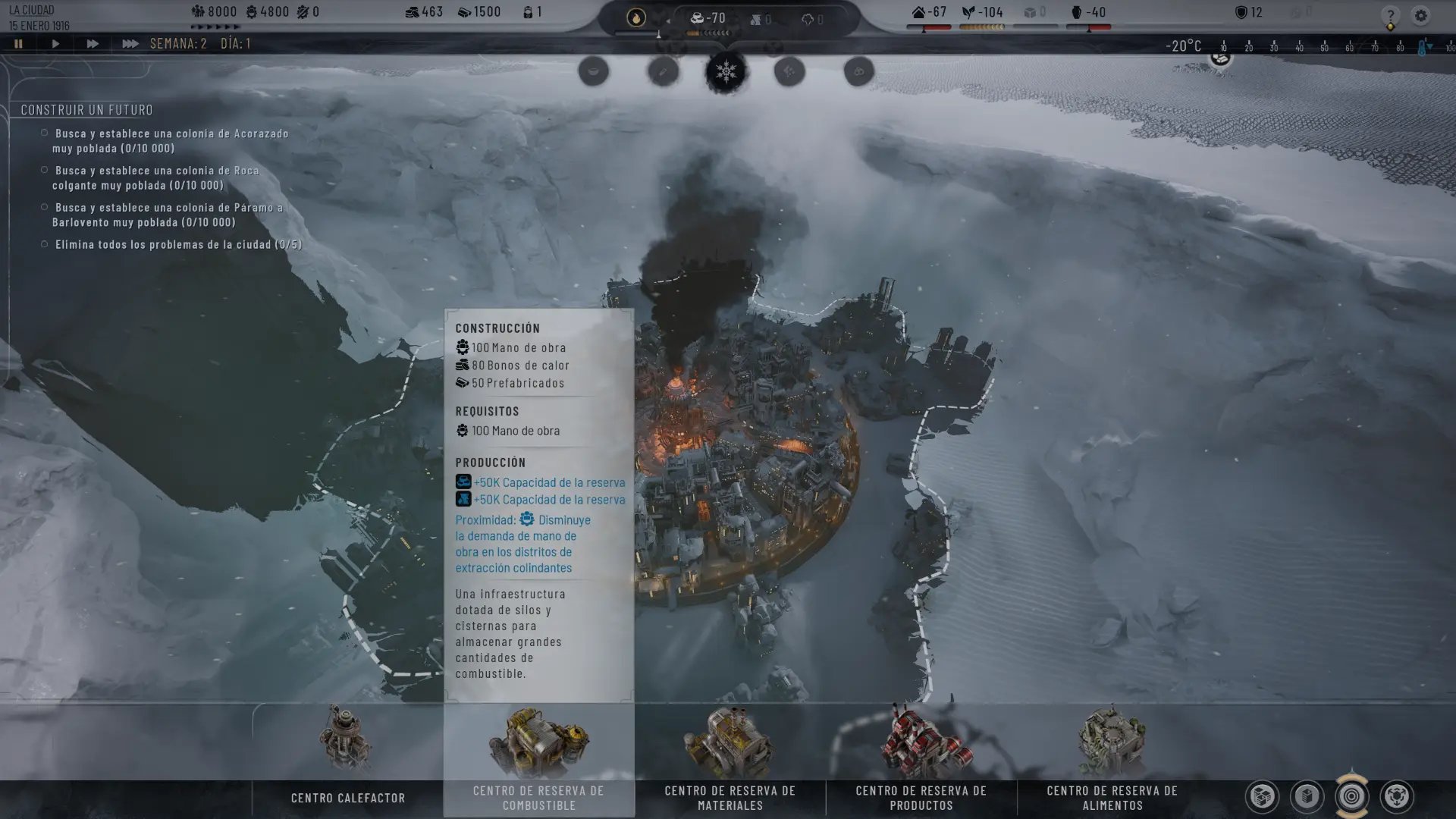1456x819 pixels.
Task: Open the single building build category
Action: point(1307,796)
